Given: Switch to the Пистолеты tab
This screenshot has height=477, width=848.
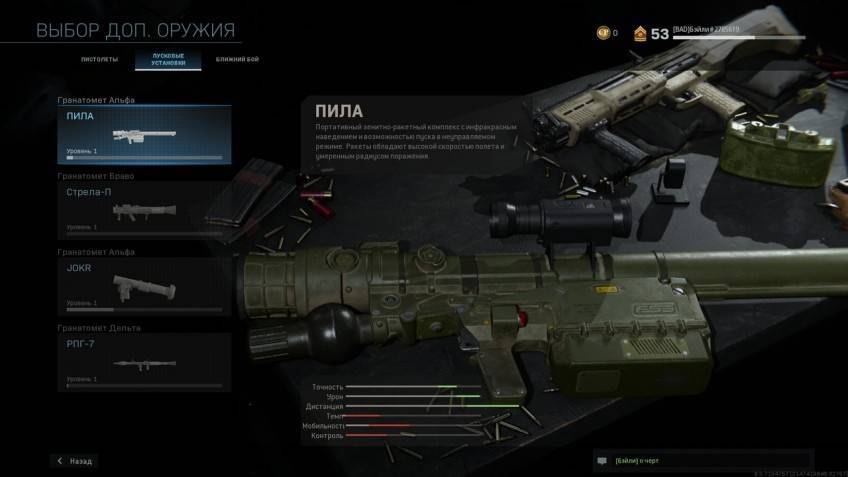Looking at the screenshot, I should click(99, 60).
